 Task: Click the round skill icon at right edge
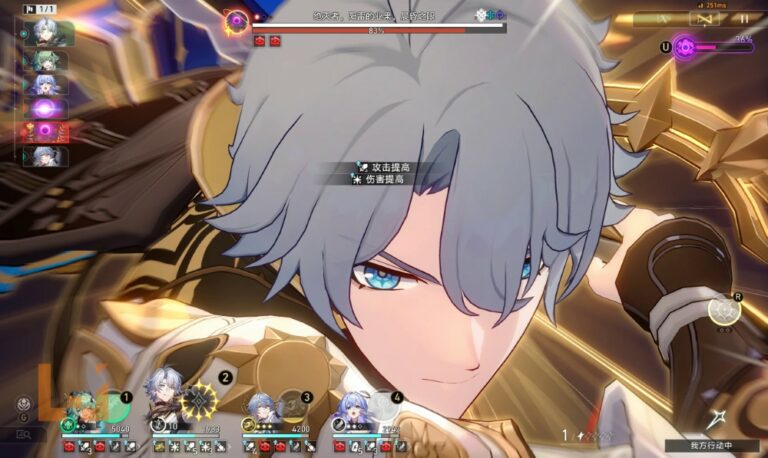(x=723, y=311)
